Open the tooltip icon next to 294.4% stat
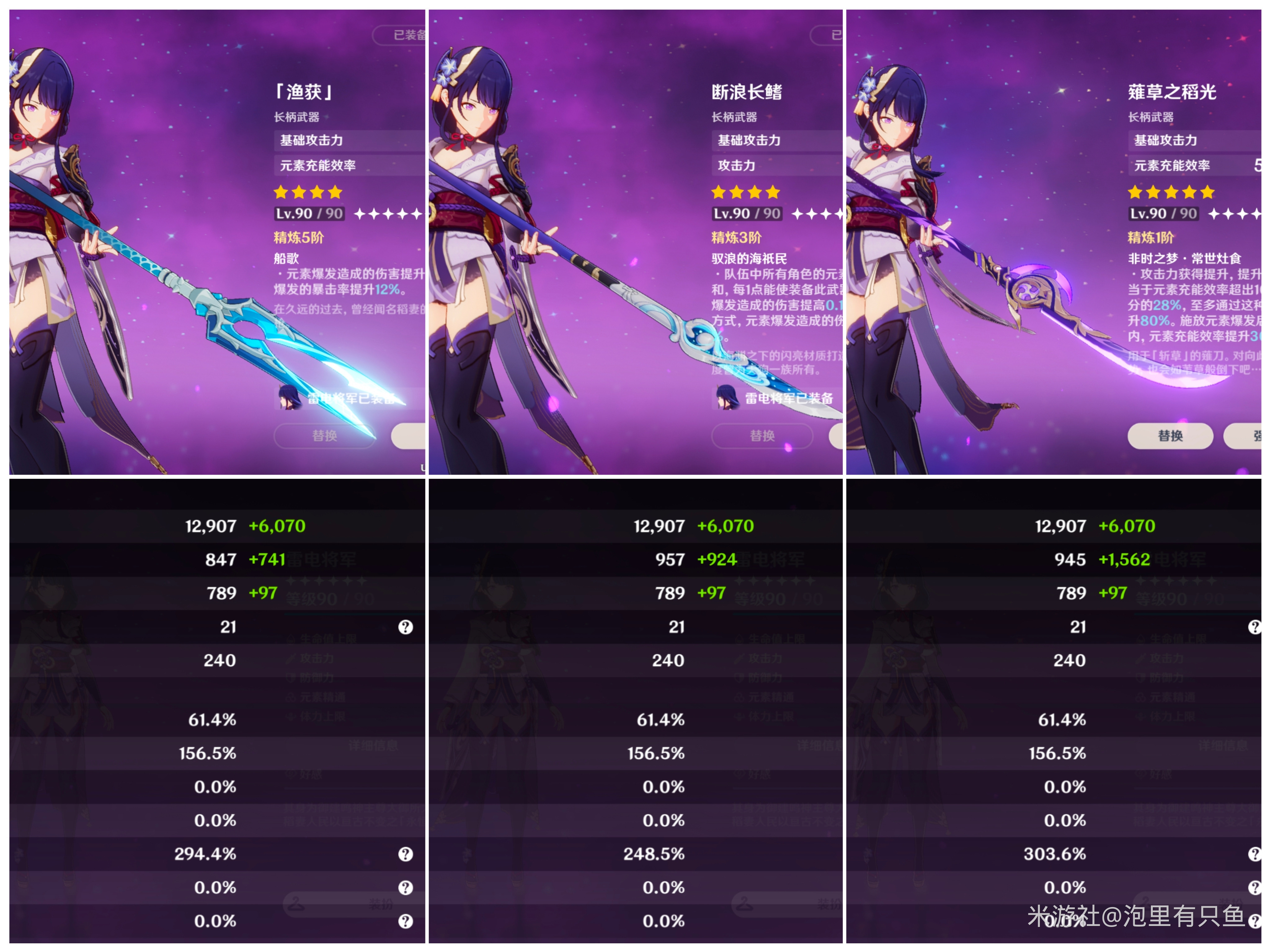This screenshot has height=952, width=1270. coord(407,854)
